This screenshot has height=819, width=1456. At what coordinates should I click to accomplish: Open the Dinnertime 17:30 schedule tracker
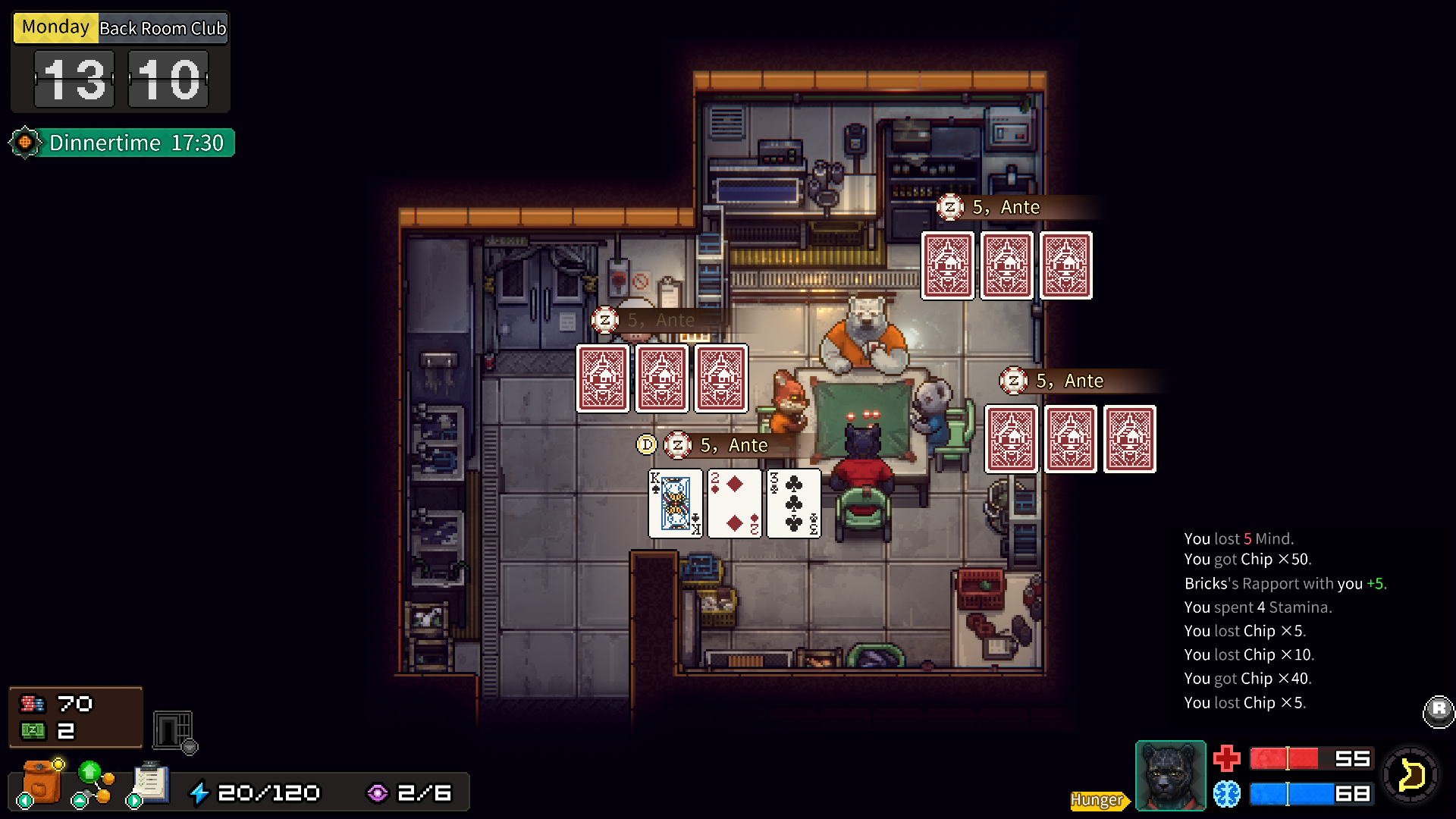click(x=123, y=143)
